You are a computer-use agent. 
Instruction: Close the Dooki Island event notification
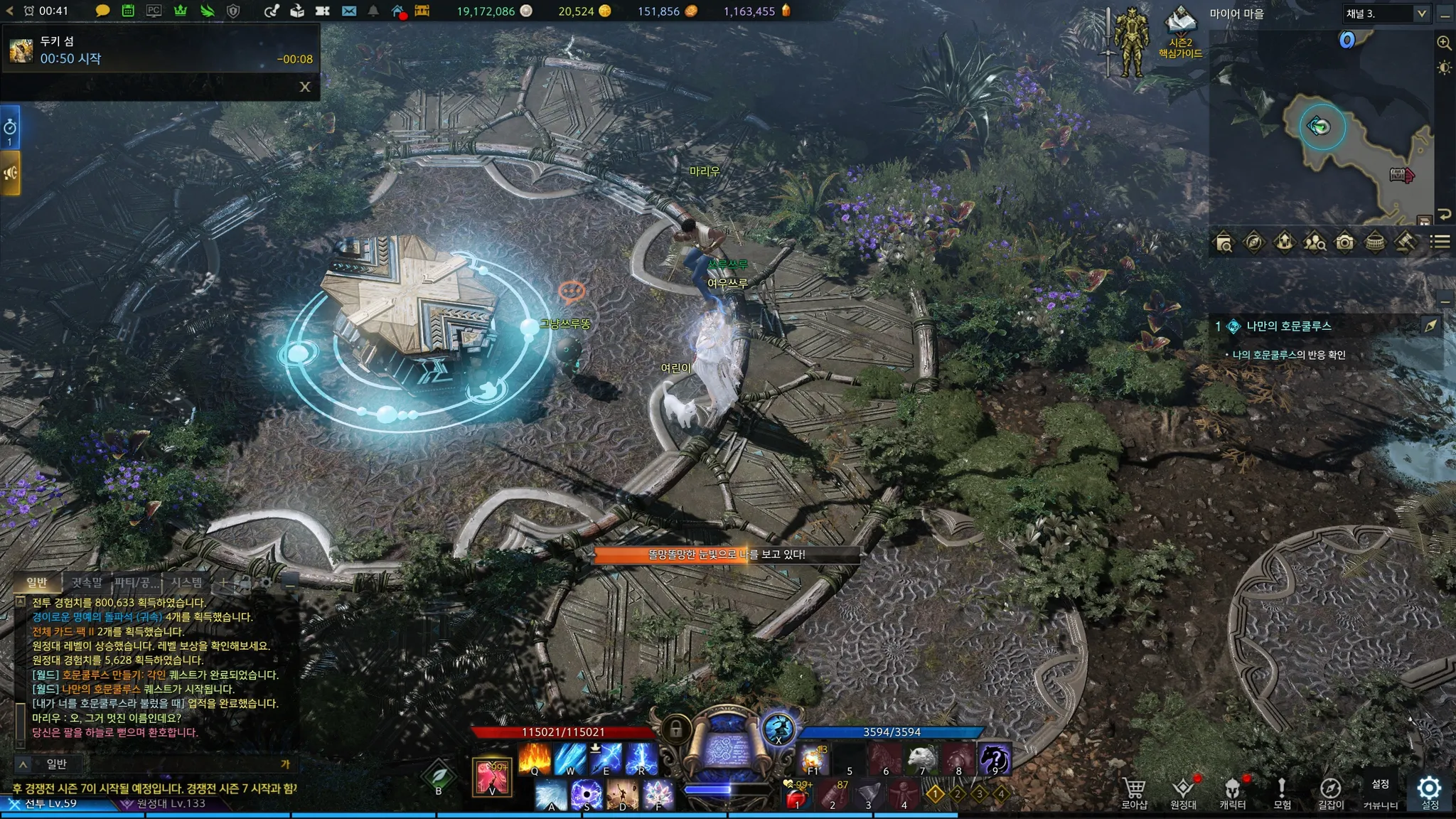point(305,87)
